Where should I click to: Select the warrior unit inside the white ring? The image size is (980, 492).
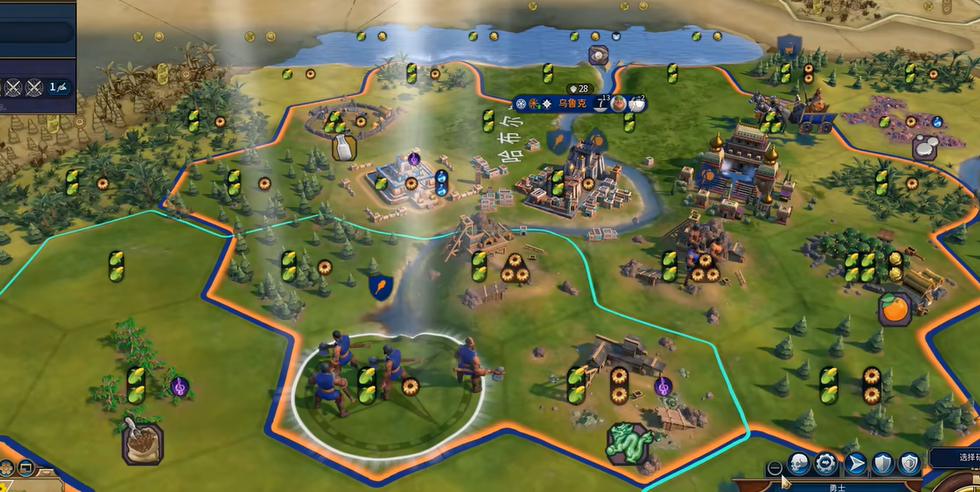coord(390,385)
